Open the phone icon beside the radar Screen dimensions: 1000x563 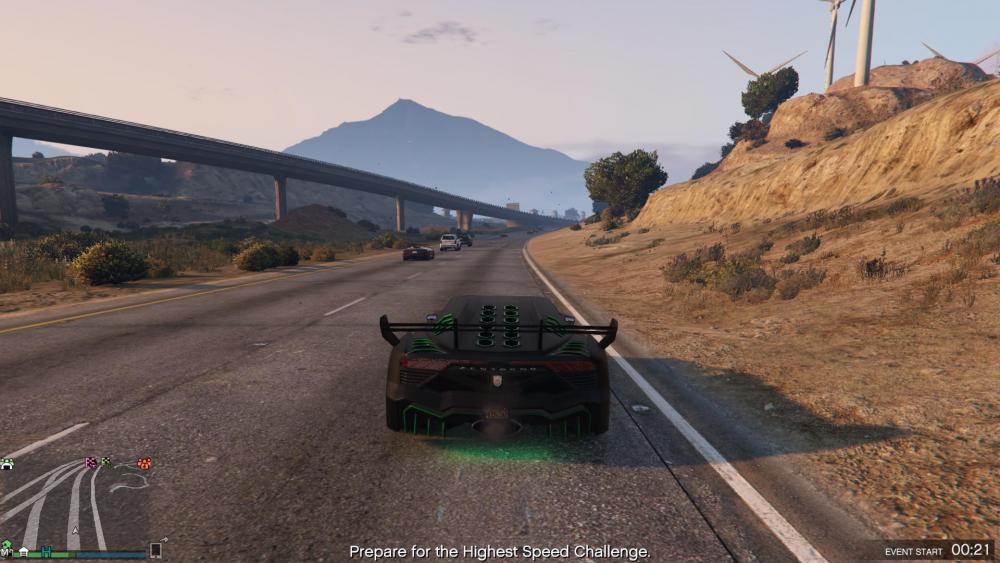[156, 549]
